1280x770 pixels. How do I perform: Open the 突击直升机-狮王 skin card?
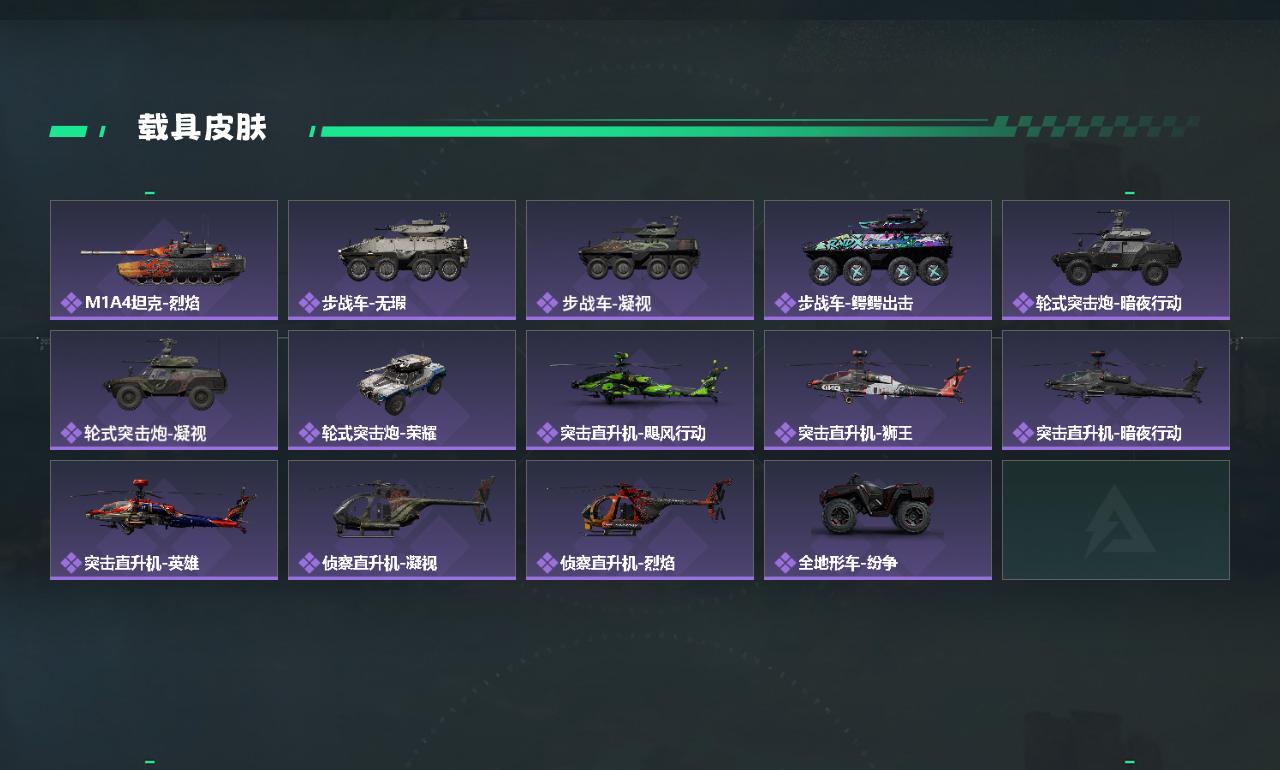[878, 389]
